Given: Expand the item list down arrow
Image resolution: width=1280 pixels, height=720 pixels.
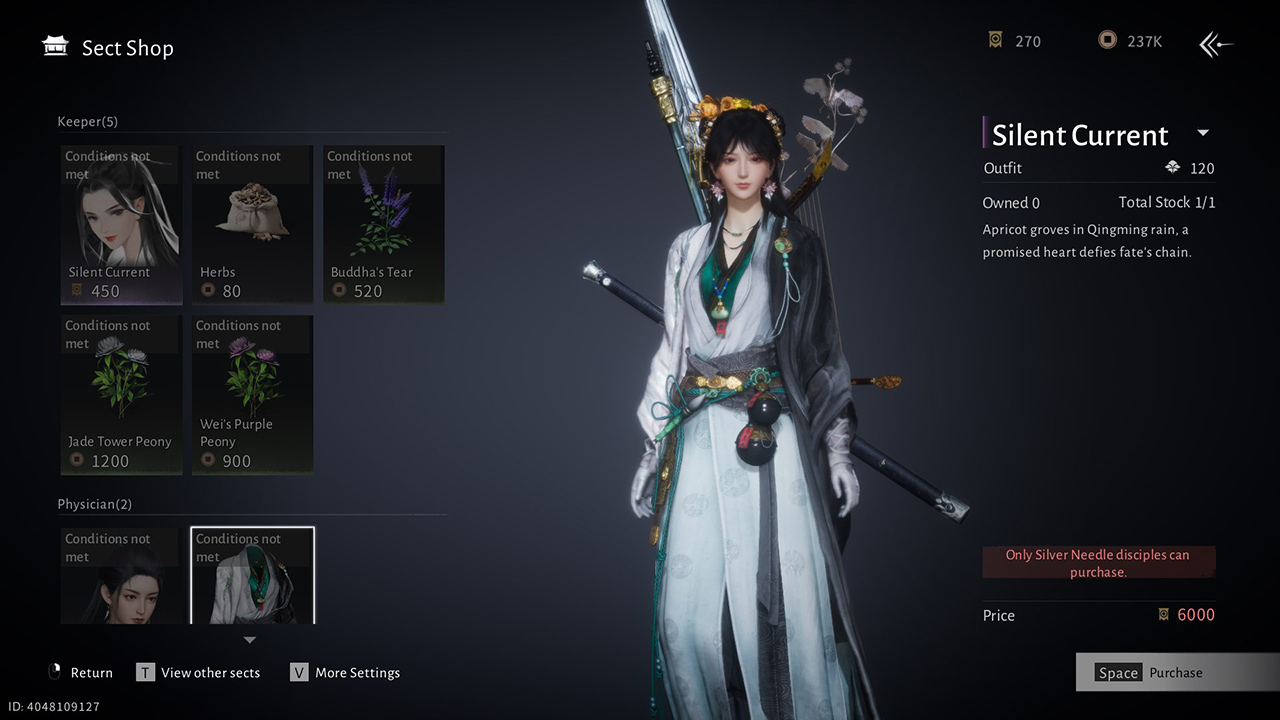Looking at the screenshot, I should 250,640.
